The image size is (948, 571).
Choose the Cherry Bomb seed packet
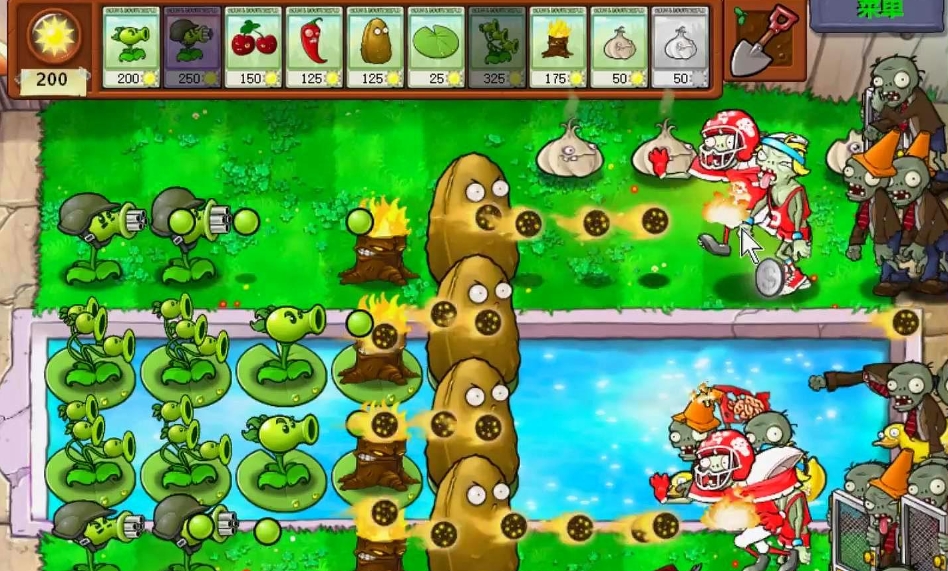click(254, 46)
